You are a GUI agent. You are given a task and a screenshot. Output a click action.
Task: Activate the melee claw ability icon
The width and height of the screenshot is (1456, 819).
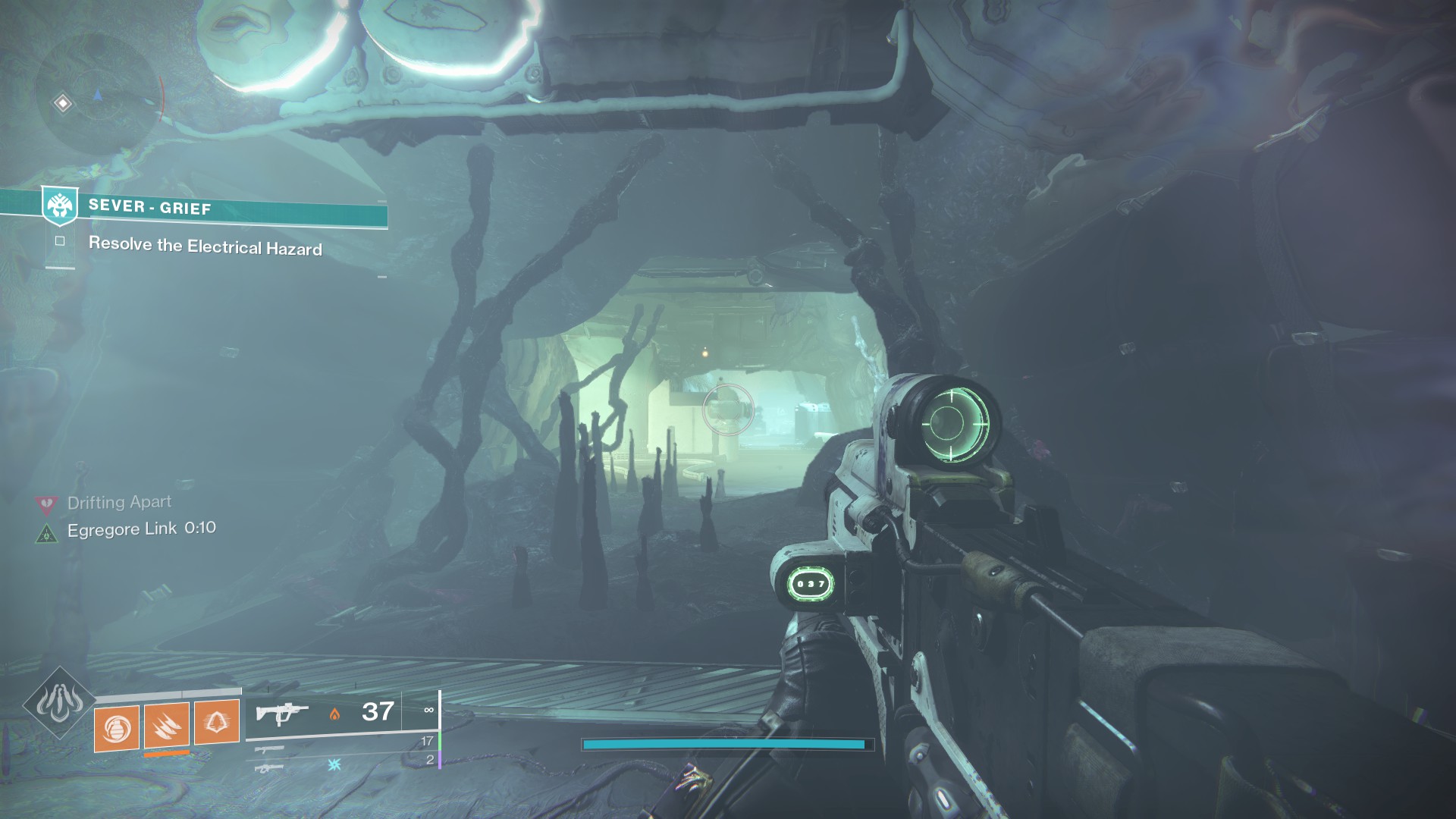167,725
